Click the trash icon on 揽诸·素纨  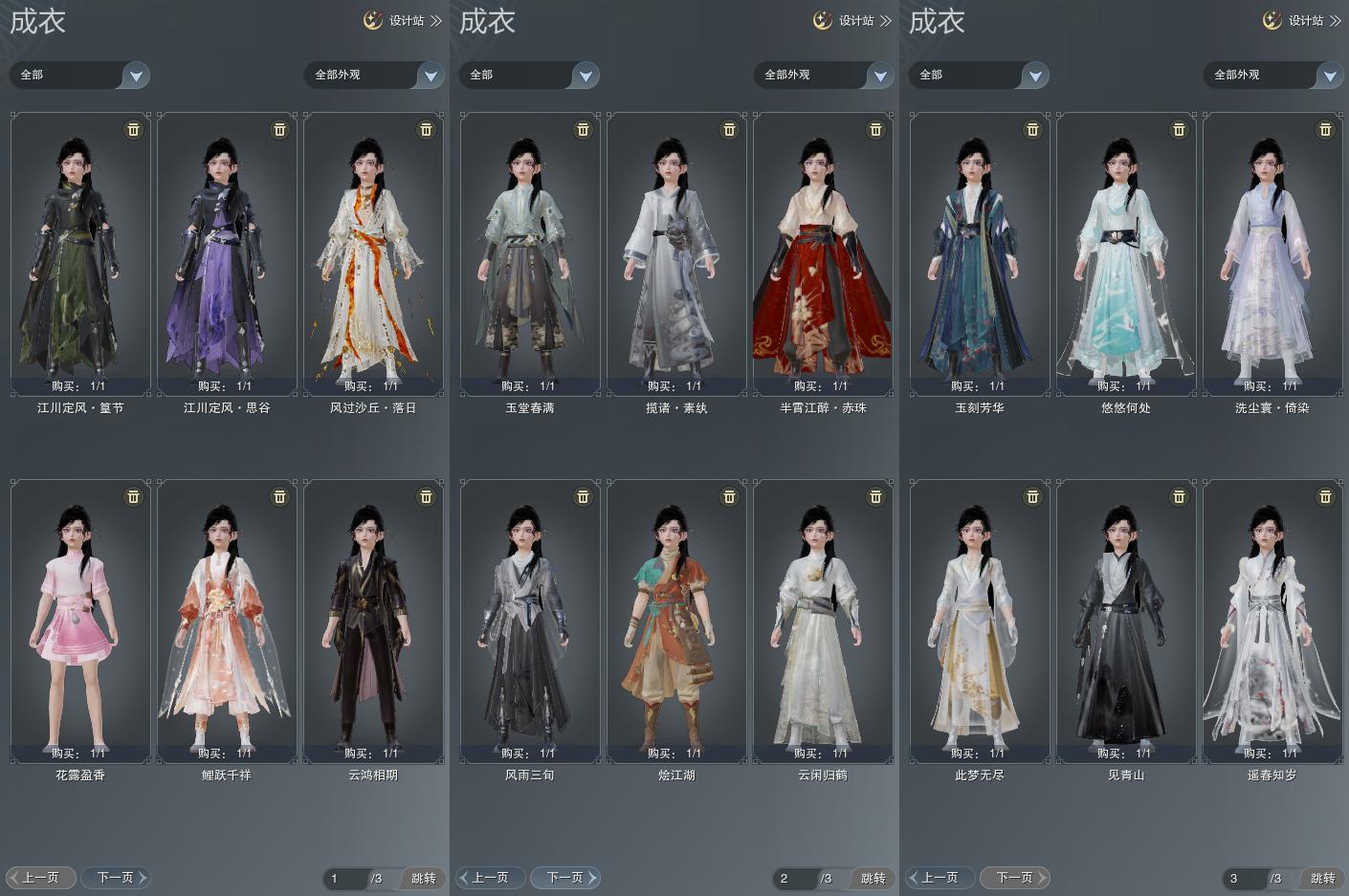point(729,130)
